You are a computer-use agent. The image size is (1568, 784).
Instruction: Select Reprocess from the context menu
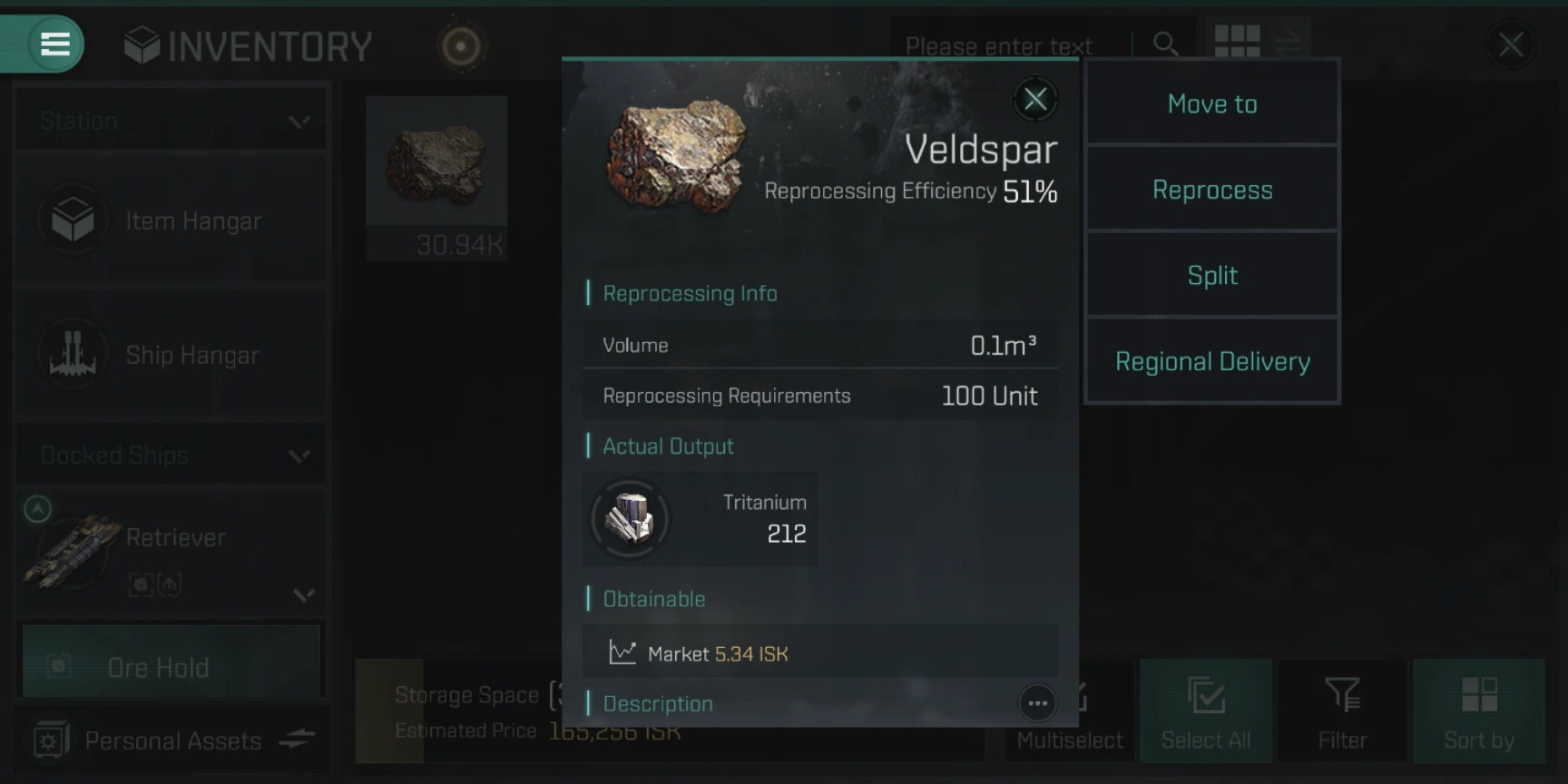(1212, 189)
